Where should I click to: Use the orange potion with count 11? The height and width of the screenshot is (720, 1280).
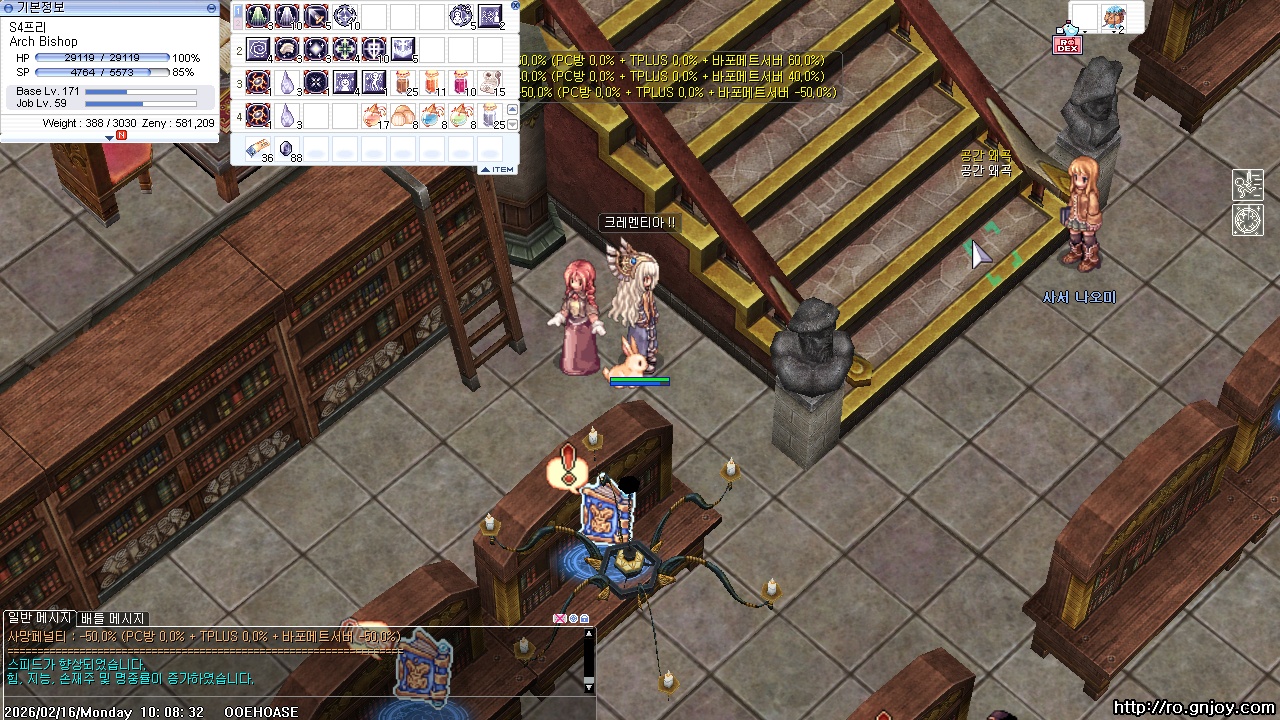[x=432, y=82]
